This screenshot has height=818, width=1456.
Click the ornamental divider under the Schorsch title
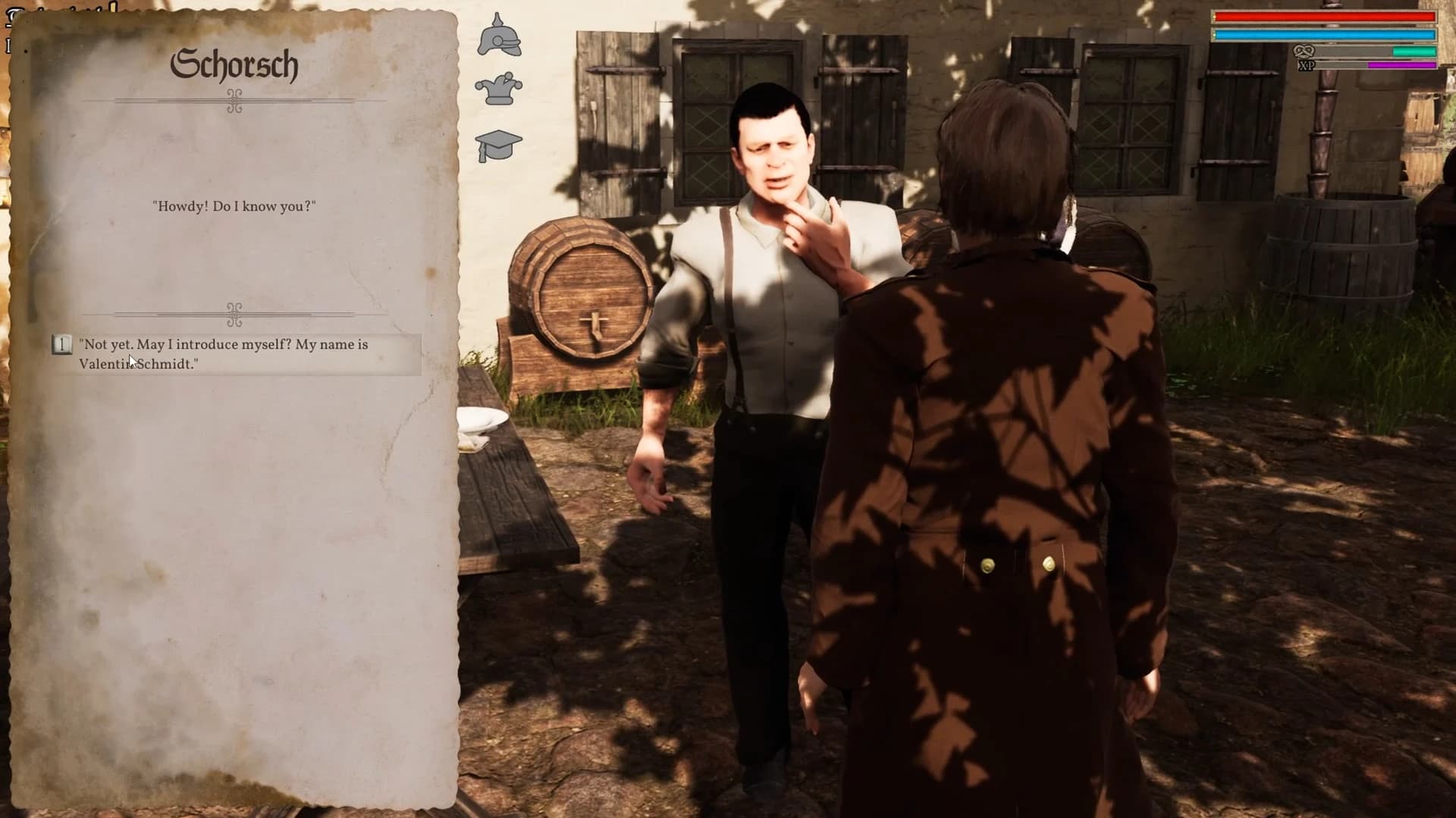(235, 99)
